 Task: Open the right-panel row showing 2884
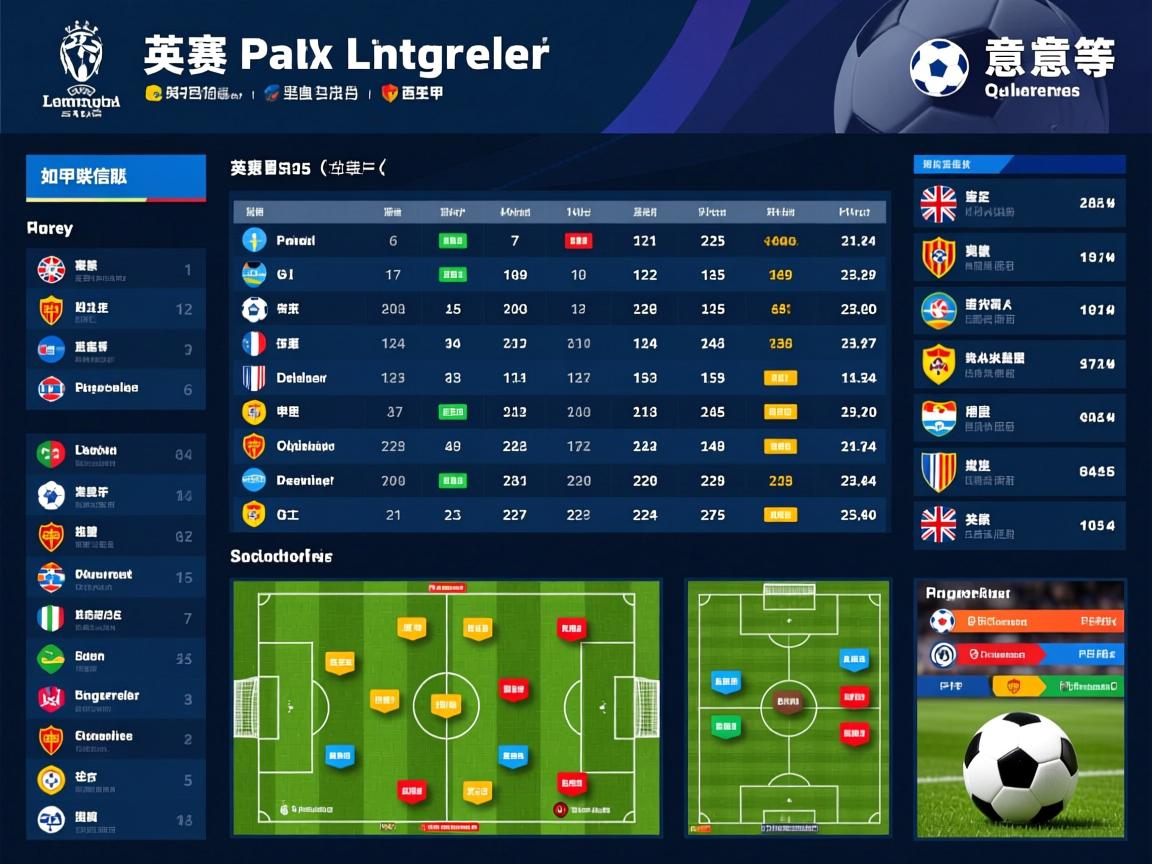click(x=1019, y=203)
